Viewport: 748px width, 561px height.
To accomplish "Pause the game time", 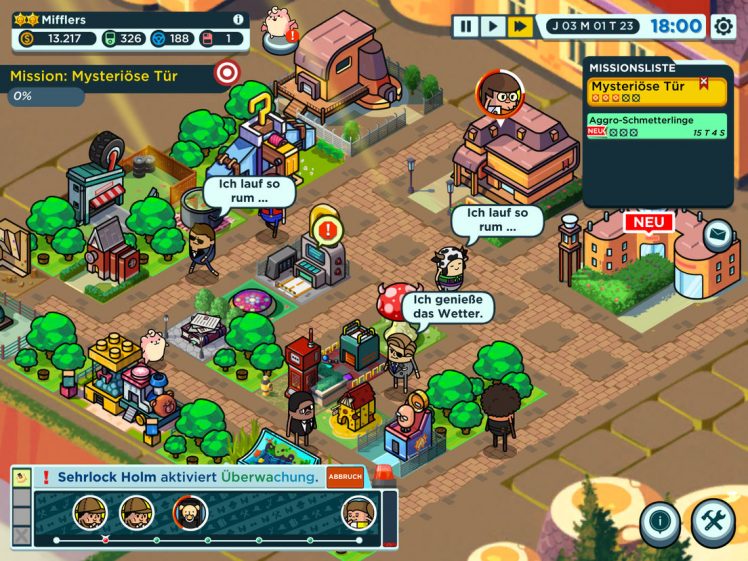I will [465, 27].
